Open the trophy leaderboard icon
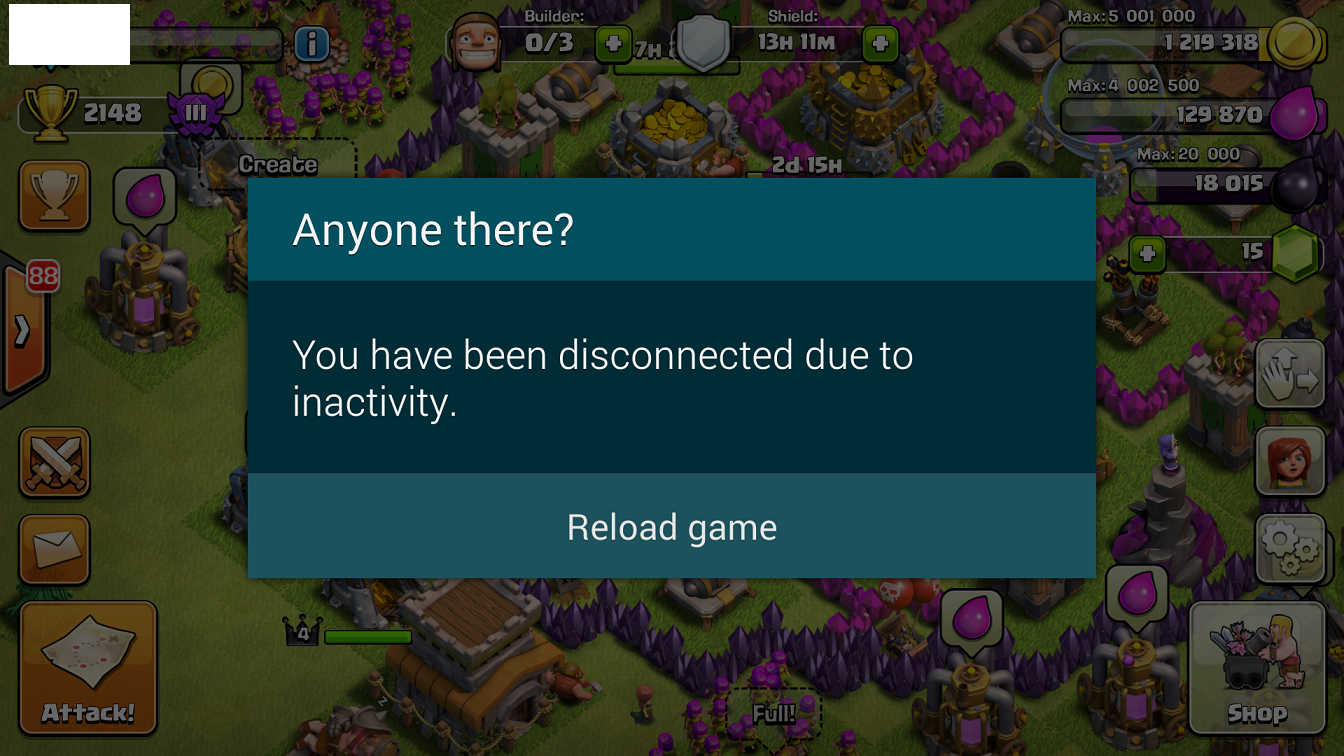The height and width of the screenshot is (756, 1344). point(55,195)
